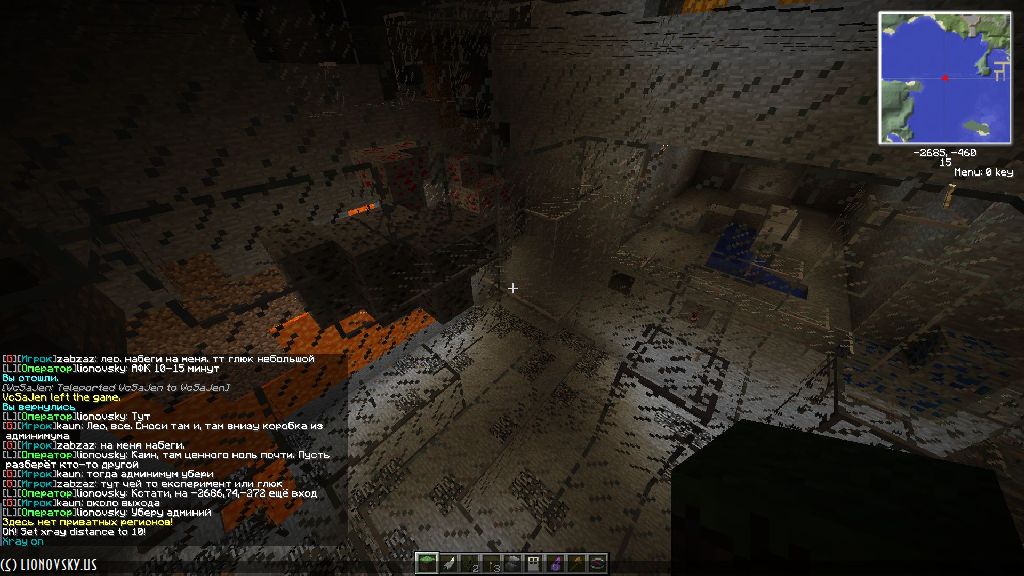Select the grass block hotbar slot
The height and width of the screenshot is (576, 1024).
click(x=426, y=564)
